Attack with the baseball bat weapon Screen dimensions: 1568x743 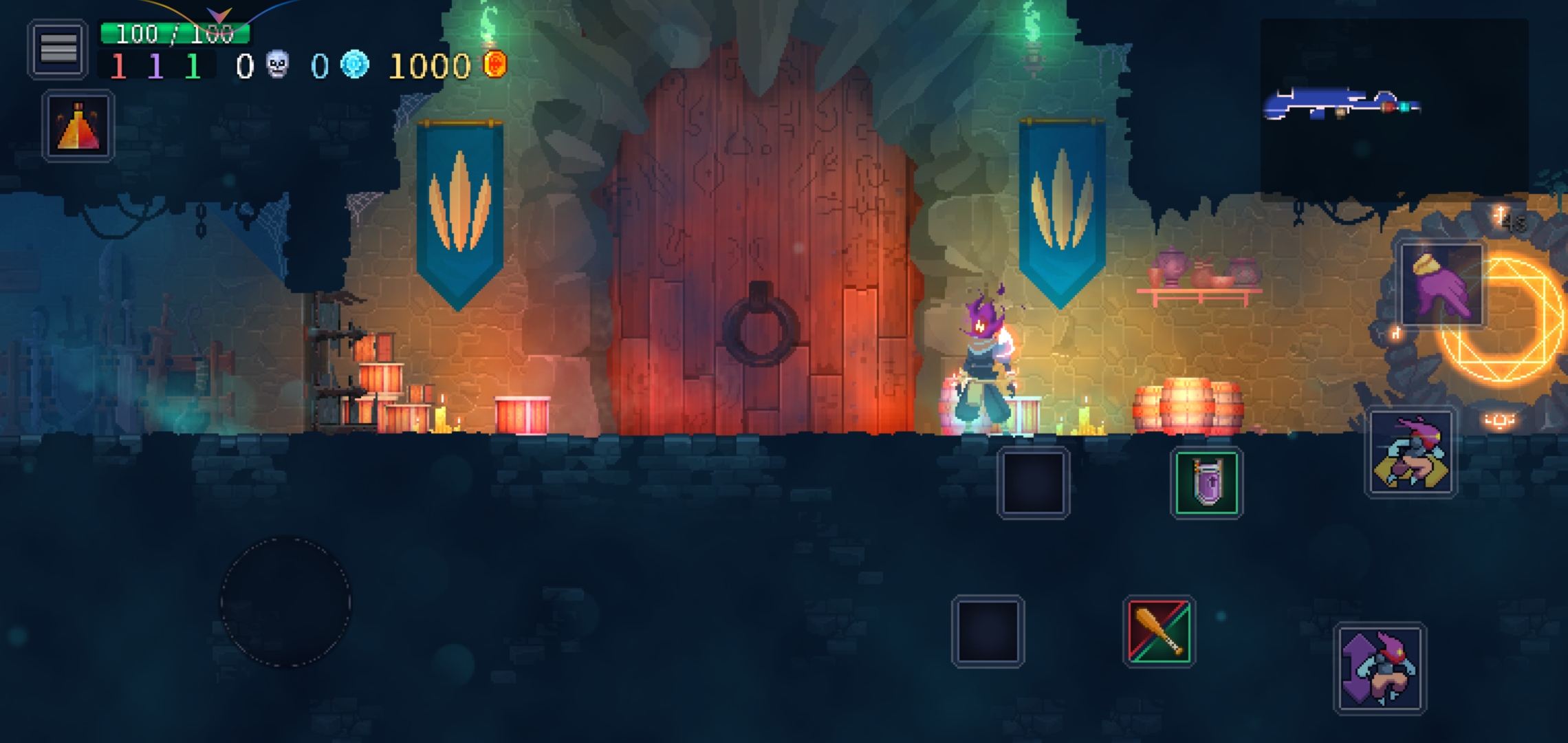[1159, 631]
